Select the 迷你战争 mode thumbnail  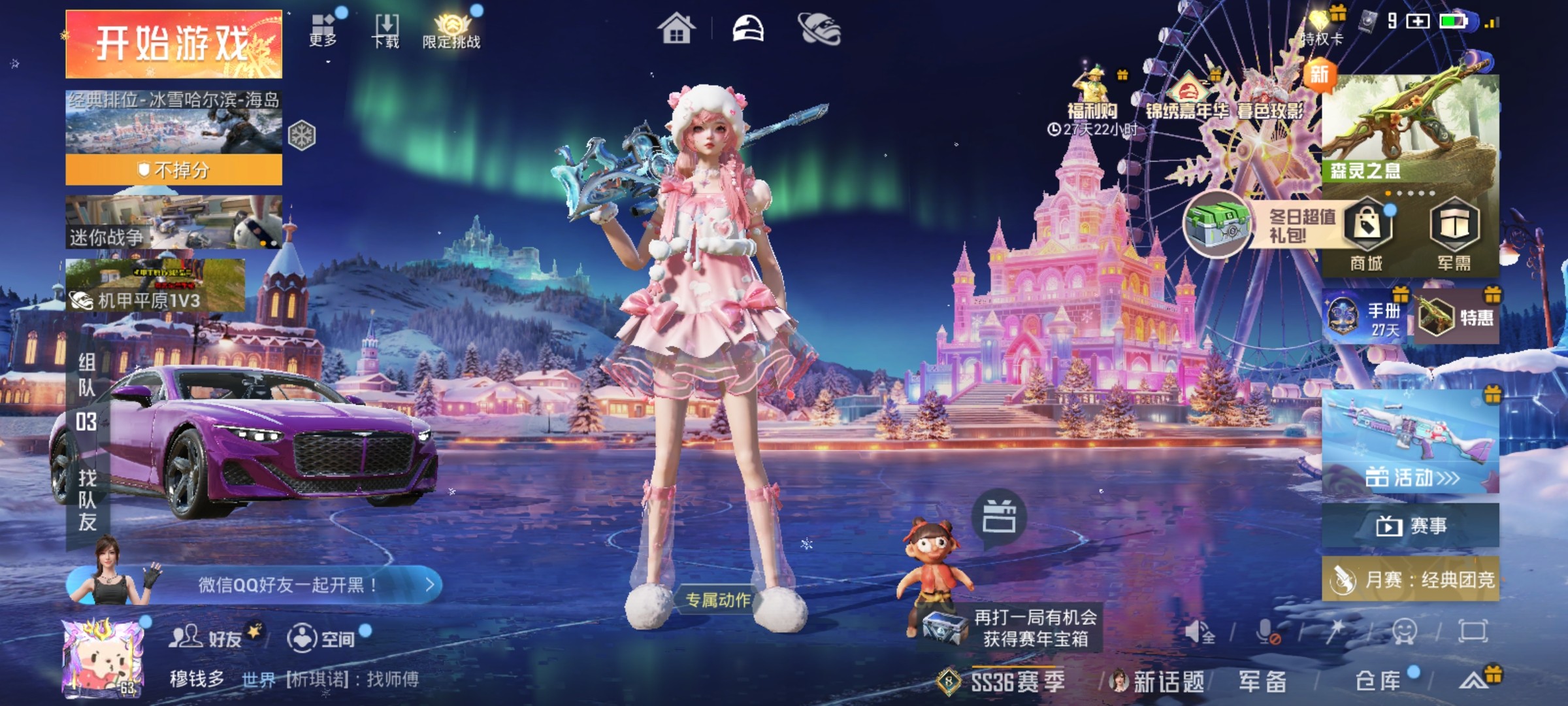click(x=174, y=222)
